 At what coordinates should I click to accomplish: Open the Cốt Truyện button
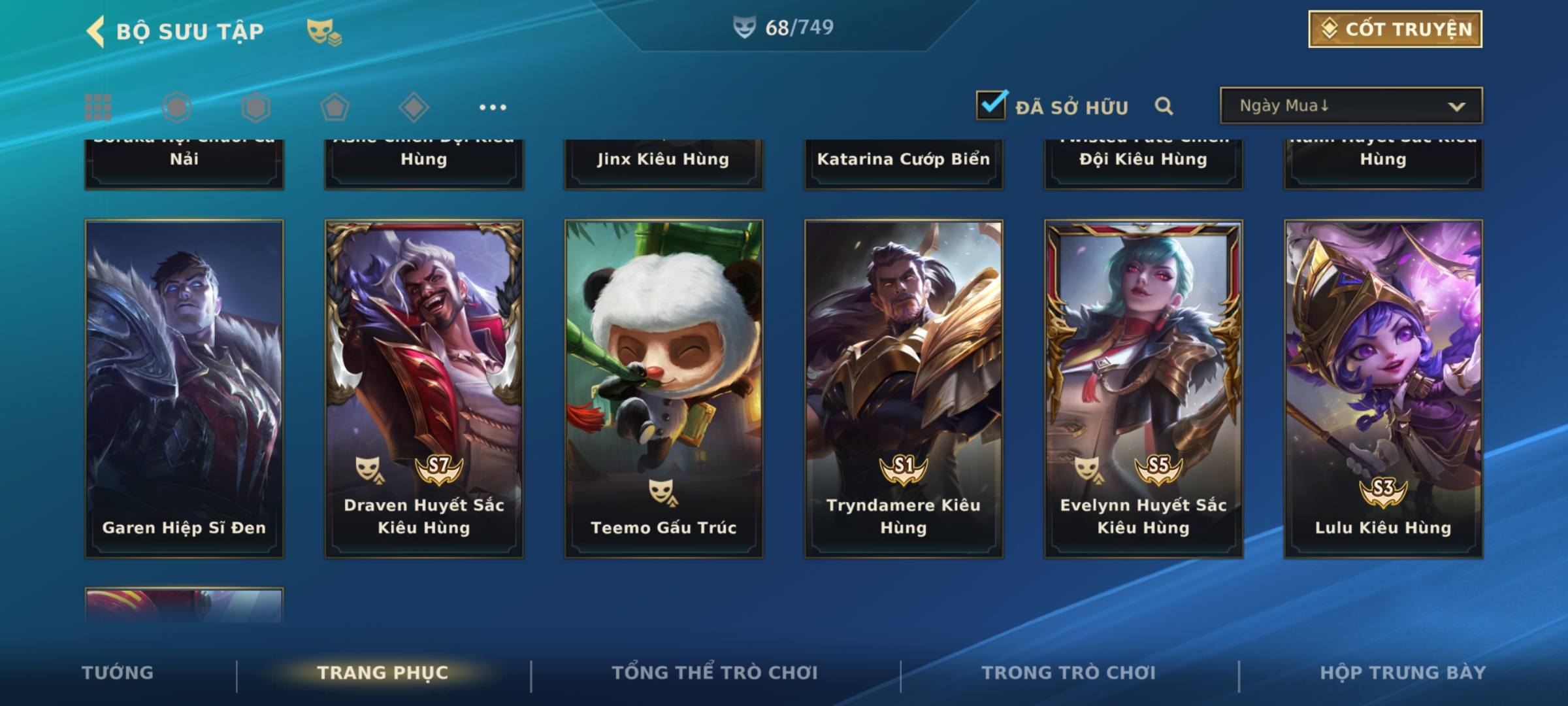(1395, 29)
